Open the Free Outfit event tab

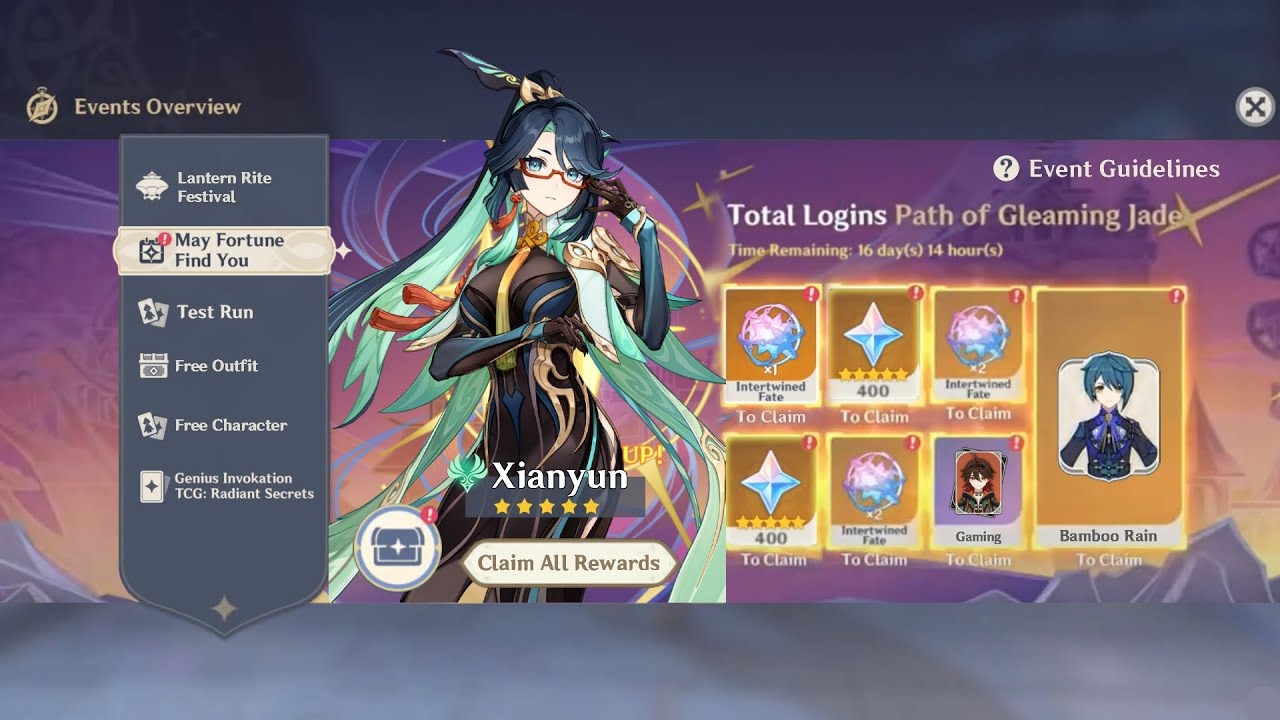click(x=216, y=366)
